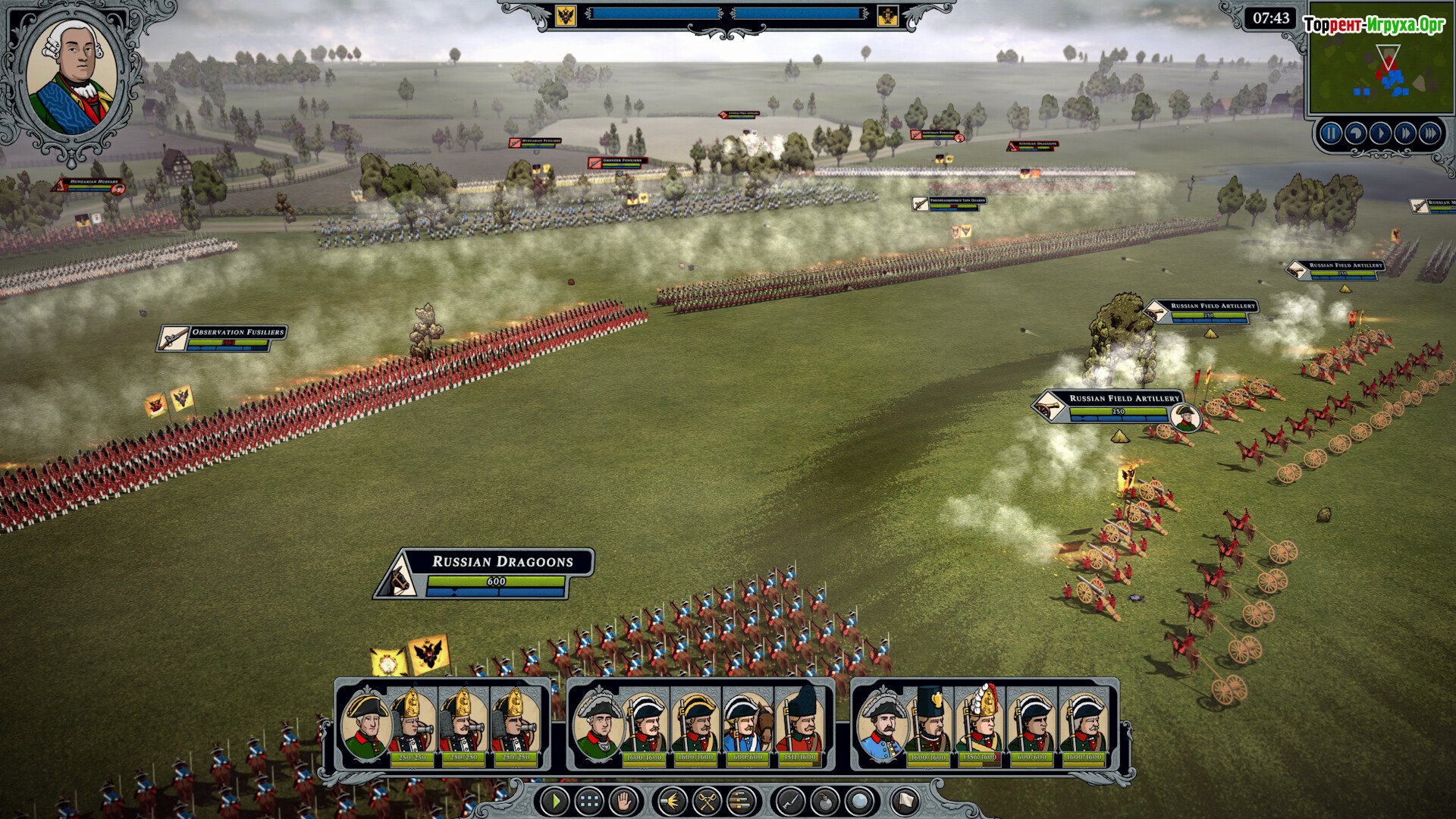Image resolution: width=1456 pixels, height=819 pixels.
Task: Set slow-motion battle speed
Action: (1355, 134)
